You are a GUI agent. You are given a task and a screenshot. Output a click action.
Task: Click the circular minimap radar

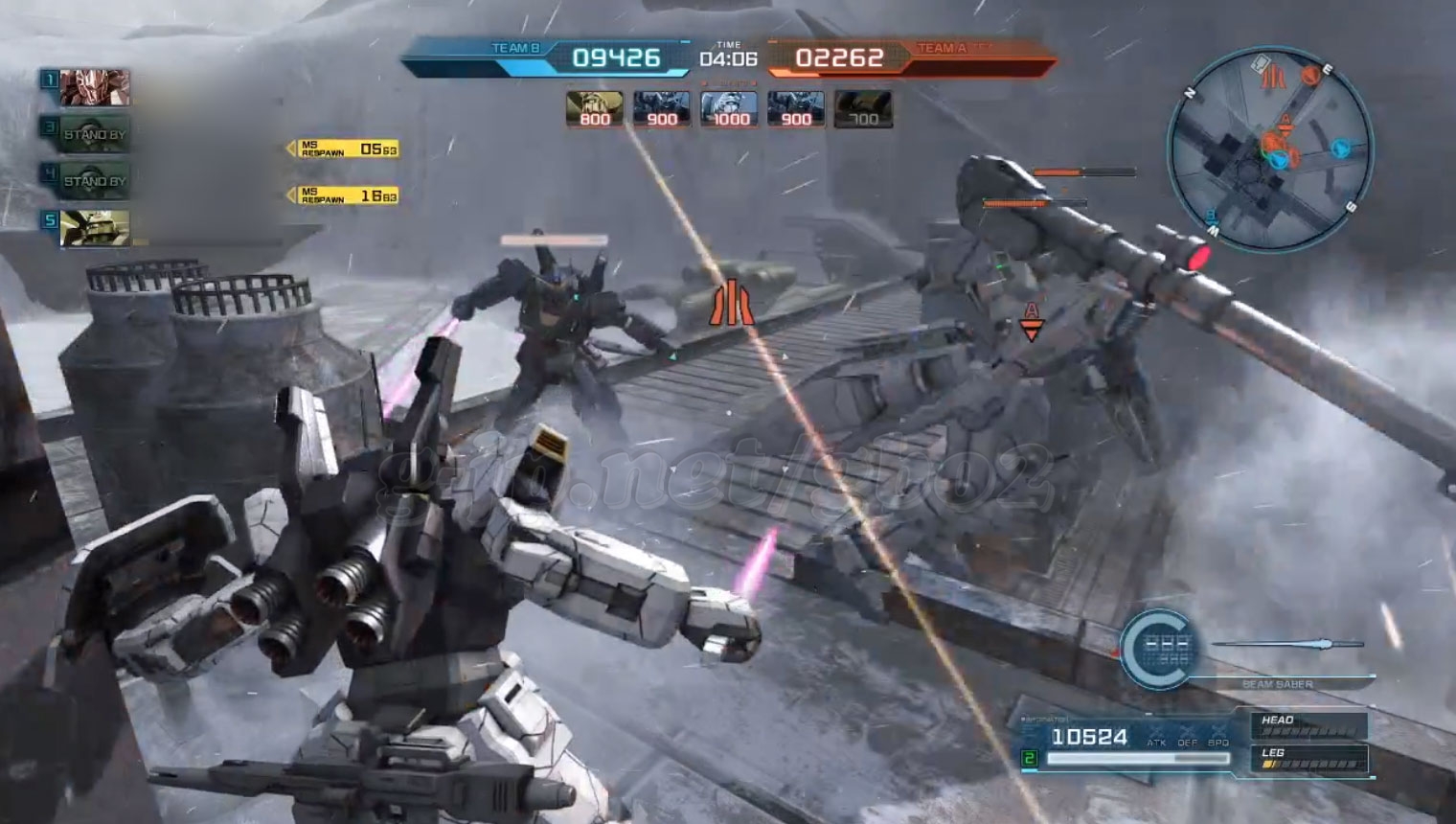pos(1270,150)
